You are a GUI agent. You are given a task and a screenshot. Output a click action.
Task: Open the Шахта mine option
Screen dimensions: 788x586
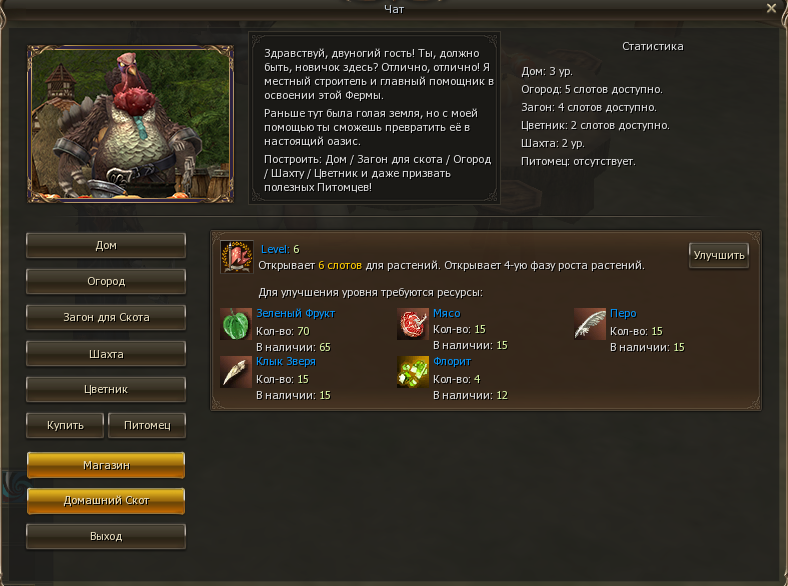pos(106,354)
